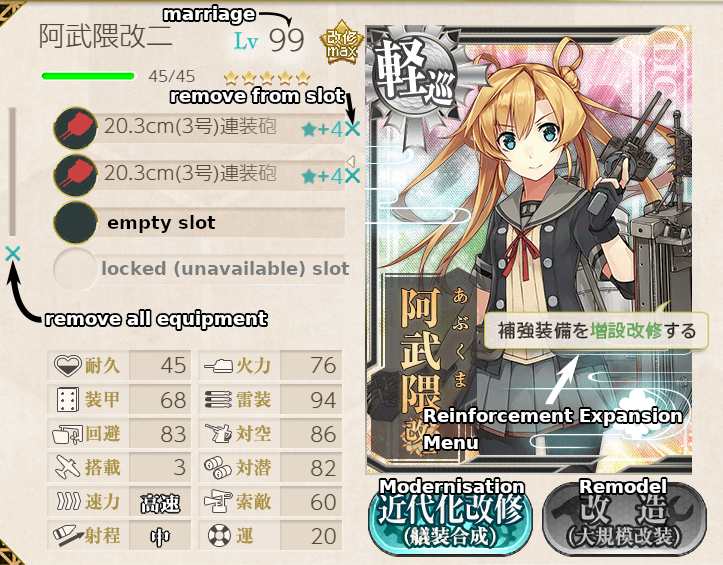Remove all equipment with the left X
This screenshot has height=565, width=723.
pyautogui.click(x=13, y=254)
